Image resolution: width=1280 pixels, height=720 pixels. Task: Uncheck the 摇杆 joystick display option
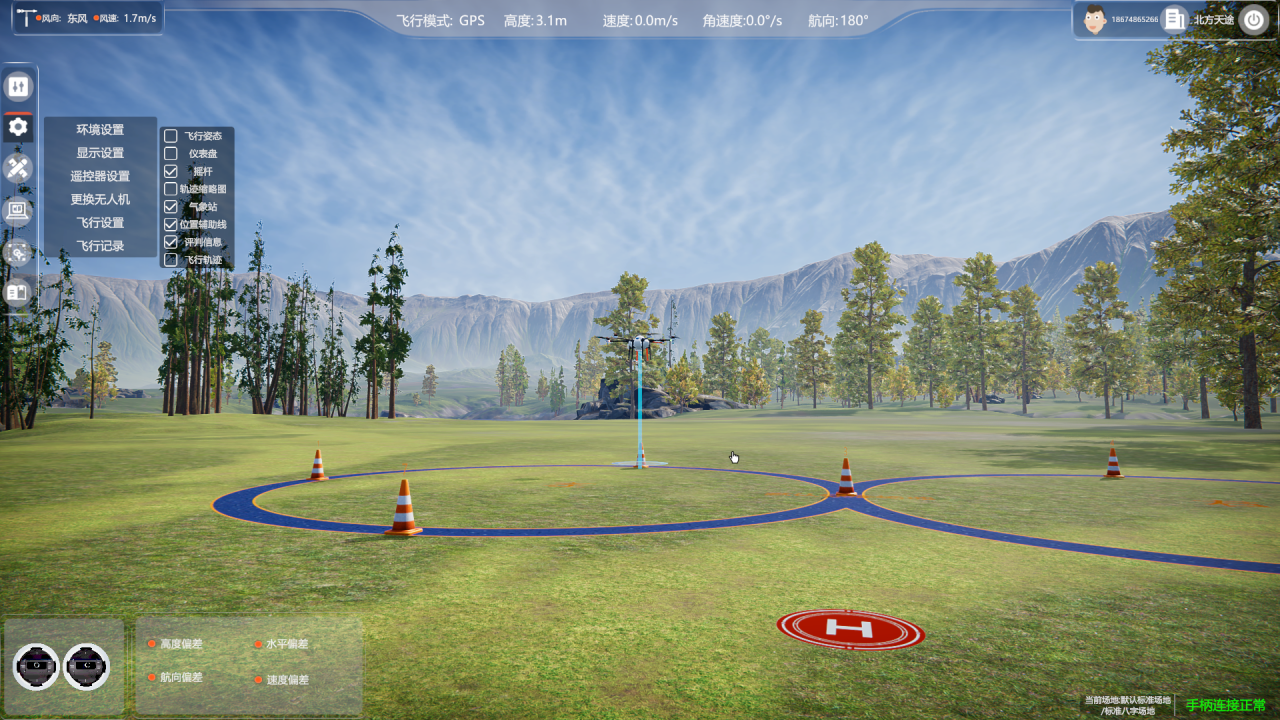tap(171, 171)
